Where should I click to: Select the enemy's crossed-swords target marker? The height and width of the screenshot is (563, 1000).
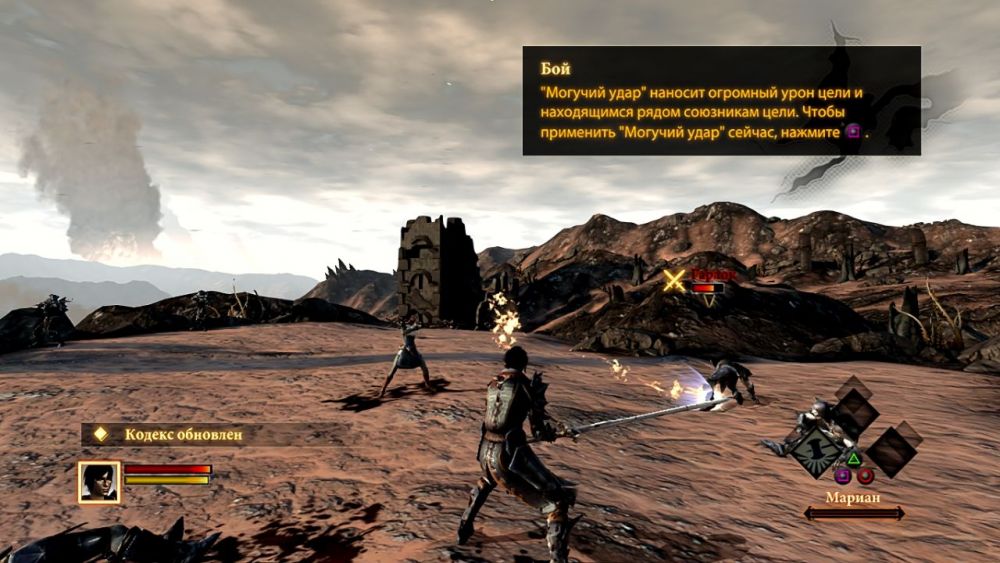675,281
